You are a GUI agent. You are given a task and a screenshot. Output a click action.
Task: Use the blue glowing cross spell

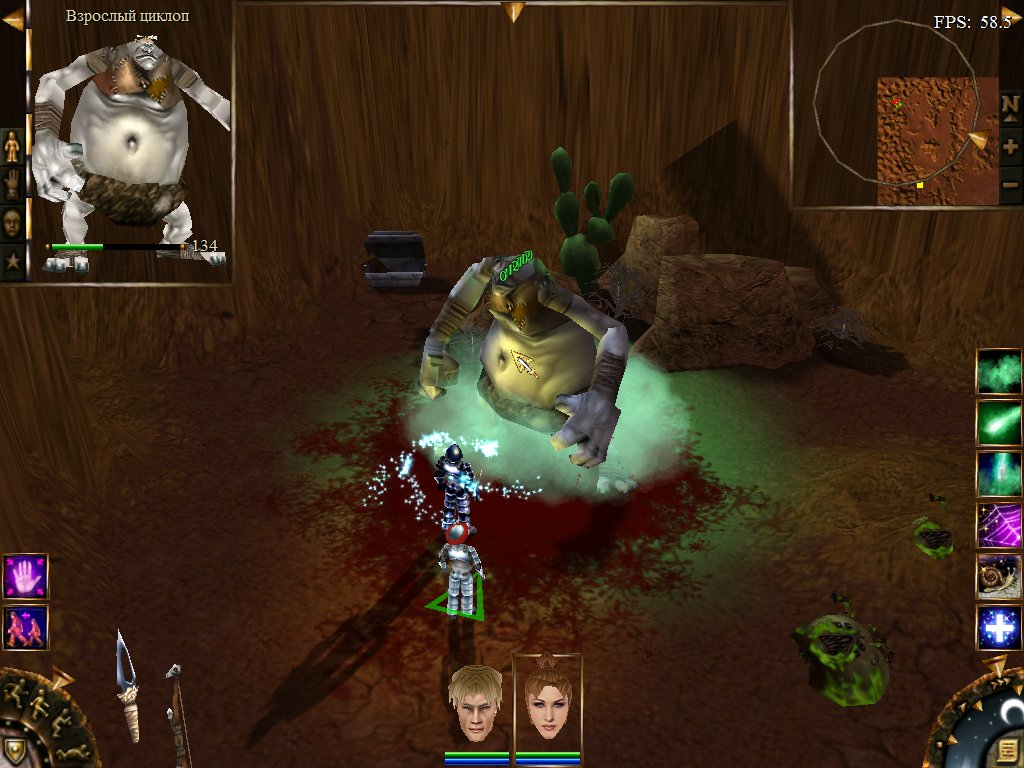click(999, 628)
